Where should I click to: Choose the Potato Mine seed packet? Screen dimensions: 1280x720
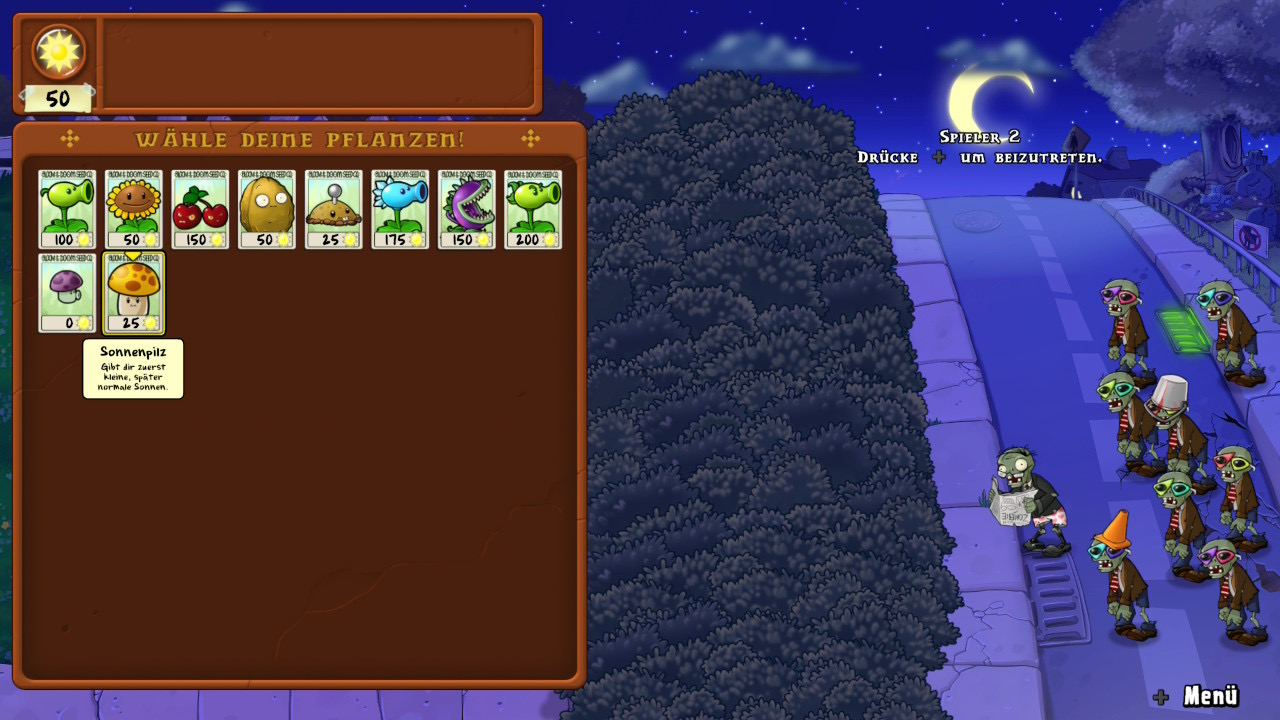tap(333, 208)
